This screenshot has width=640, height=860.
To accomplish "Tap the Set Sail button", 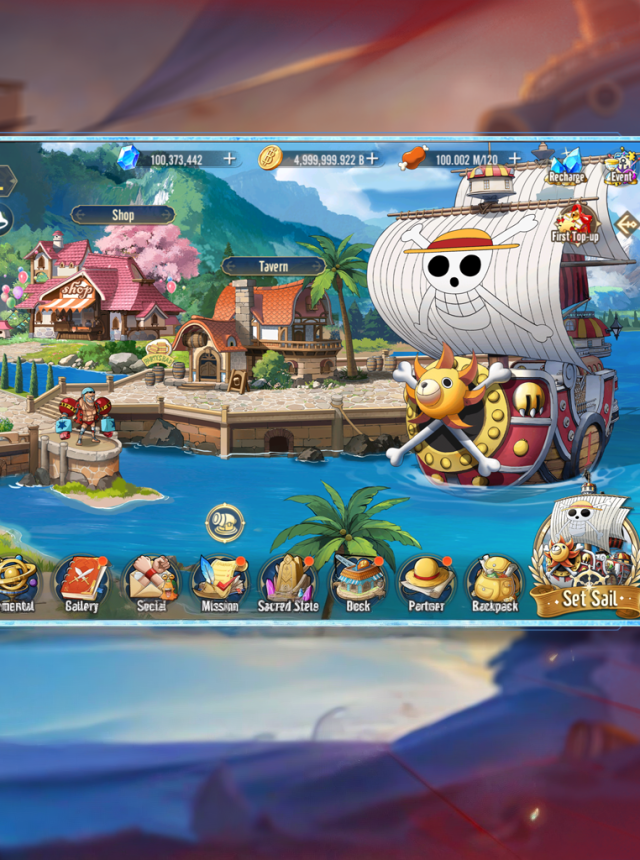I will 587,598.
